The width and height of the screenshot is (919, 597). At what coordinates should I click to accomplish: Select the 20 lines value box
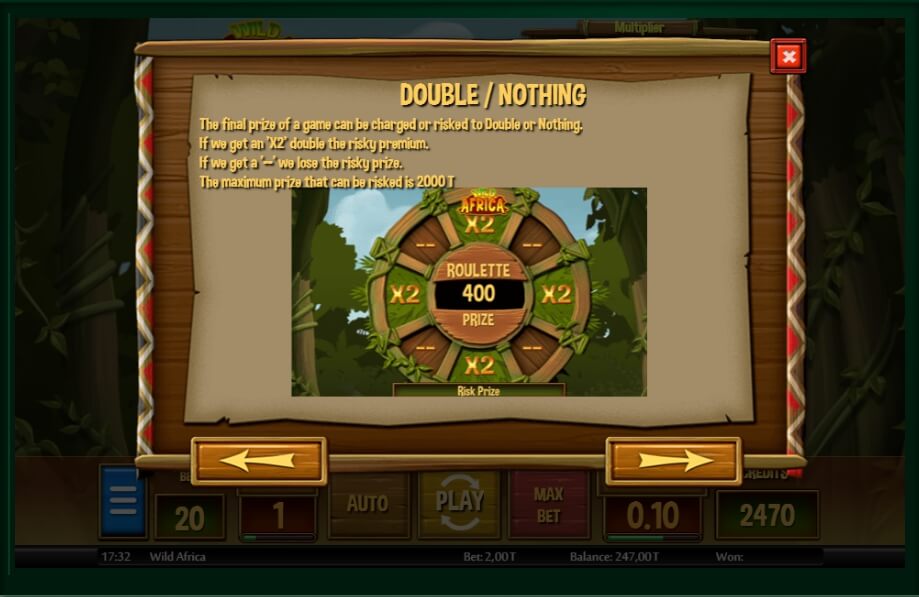tap(190, 517)
